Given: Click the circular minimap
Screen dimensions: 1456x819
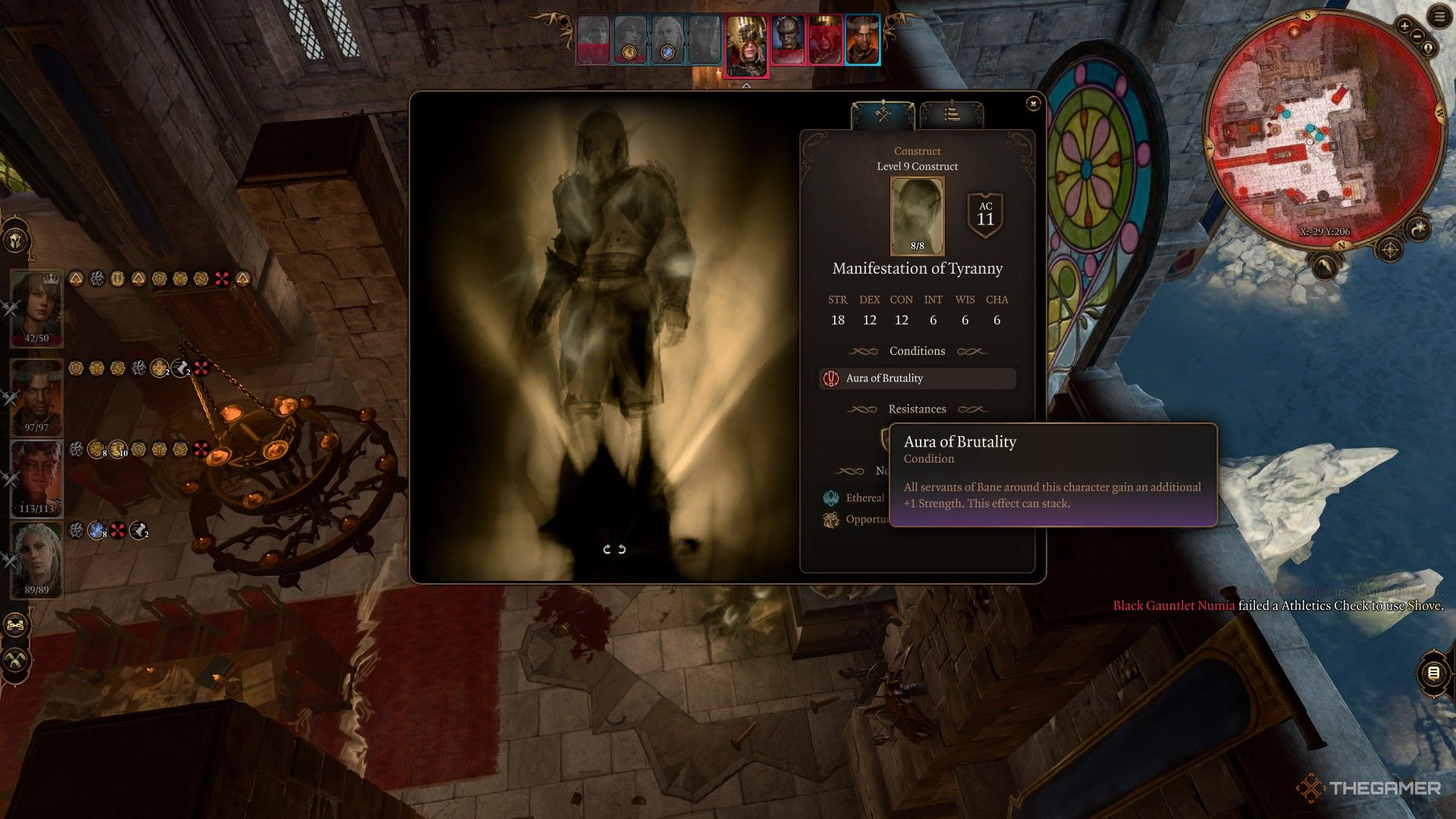Looking at the screenshot, I should 1323,129.
